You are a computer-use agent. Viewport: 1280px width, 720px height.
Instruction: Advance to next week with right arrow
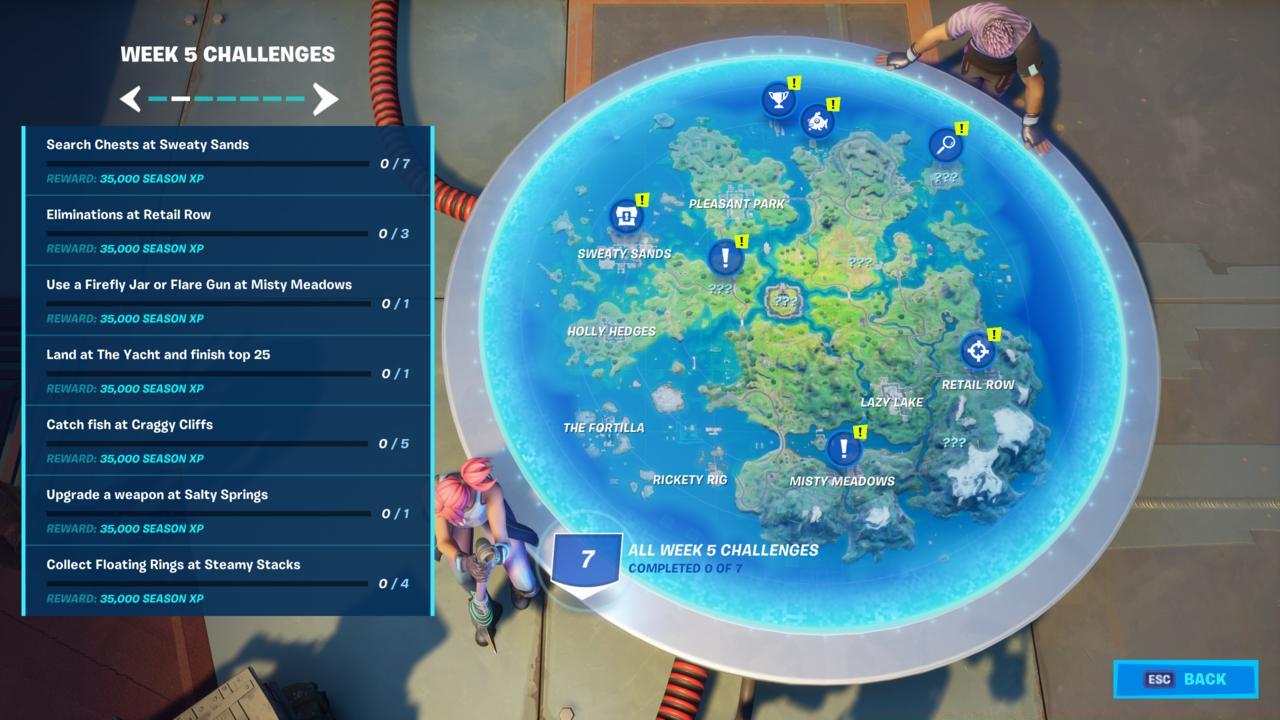pyautogui.click(x=327, y=99)
